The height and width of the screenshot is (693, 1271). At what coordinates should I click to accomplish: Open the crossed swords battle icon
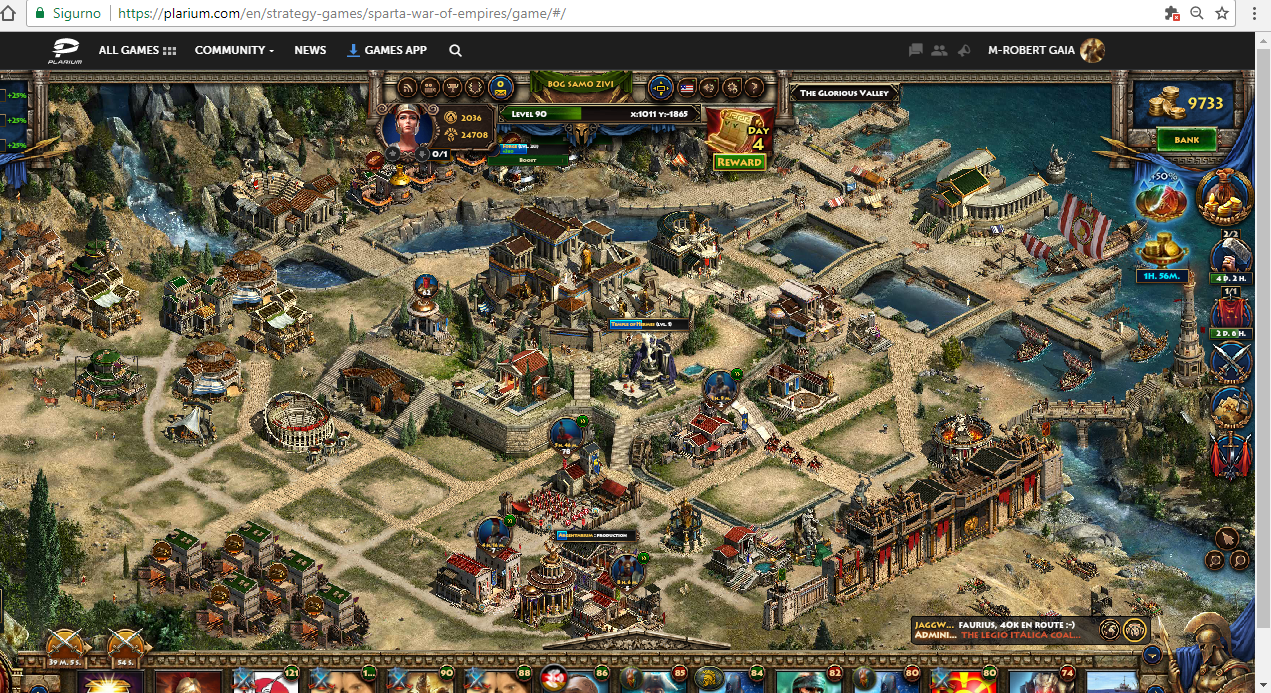[x=1232, y=360]
